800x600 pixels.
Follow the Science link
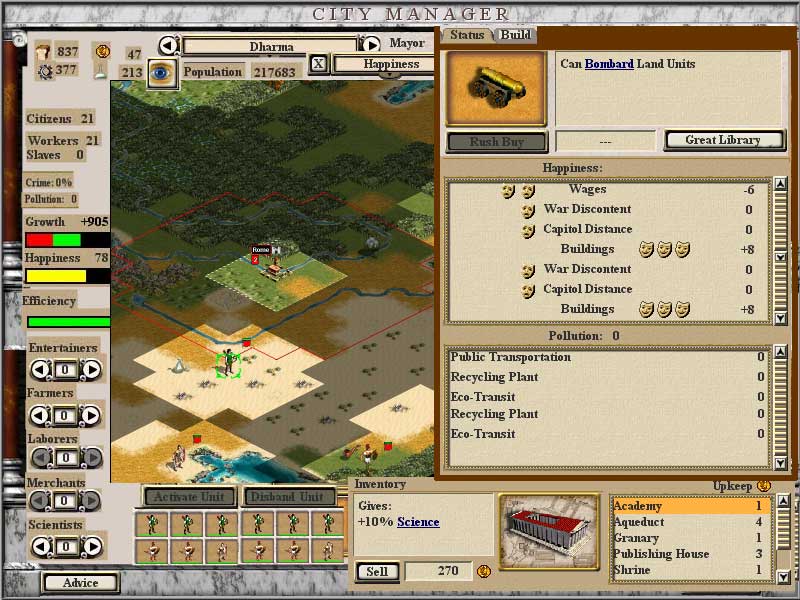tap(418, 522)
